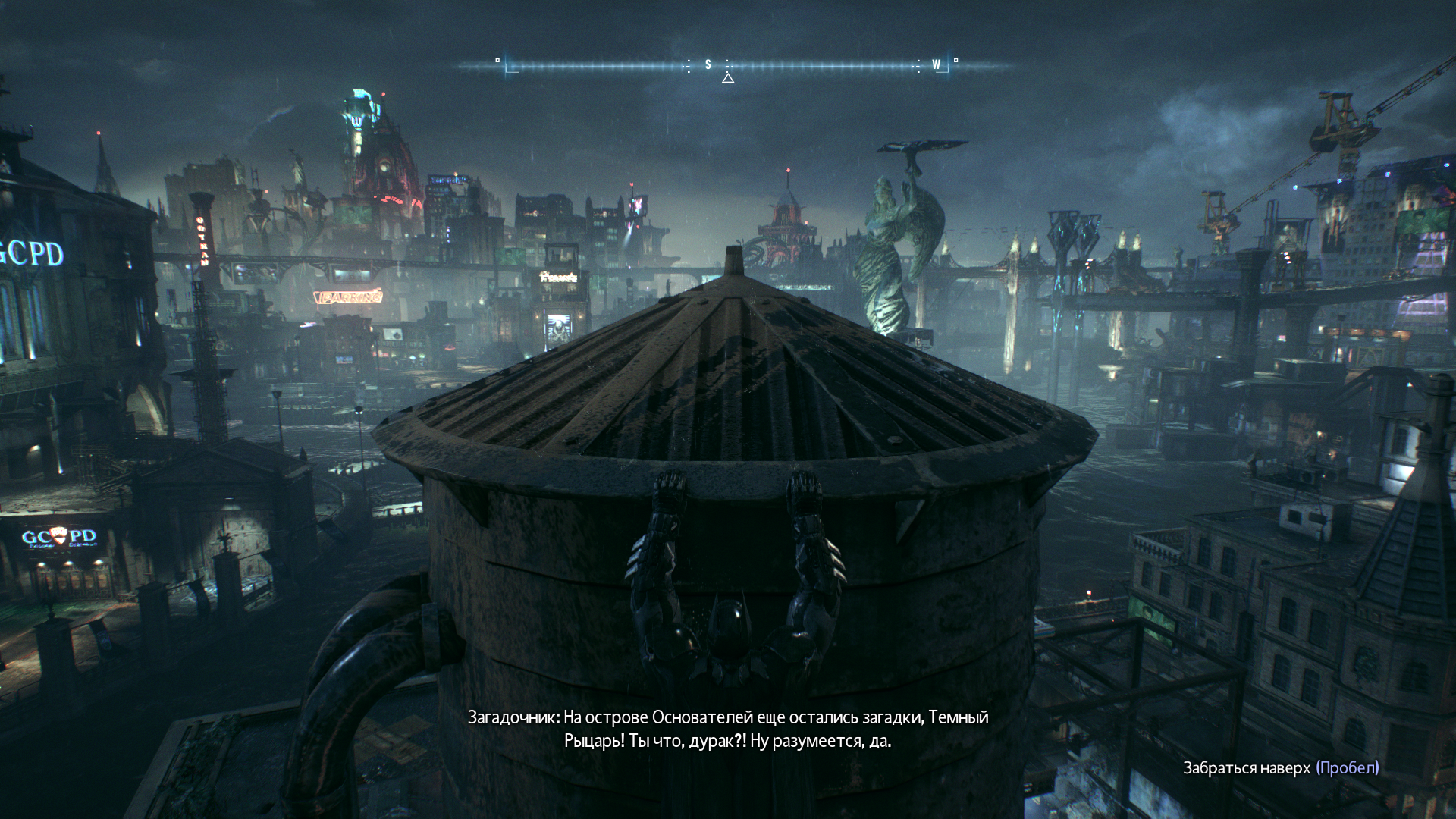
Task: Click the small square waypoint right of W
Action: pos(955,61)
